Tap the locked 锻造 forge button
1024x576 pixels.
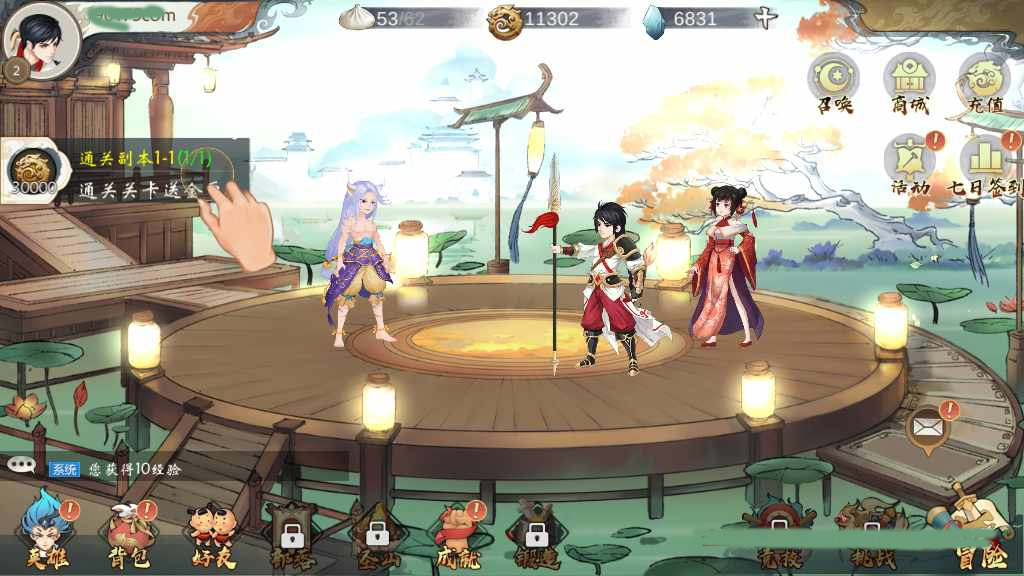537,534
